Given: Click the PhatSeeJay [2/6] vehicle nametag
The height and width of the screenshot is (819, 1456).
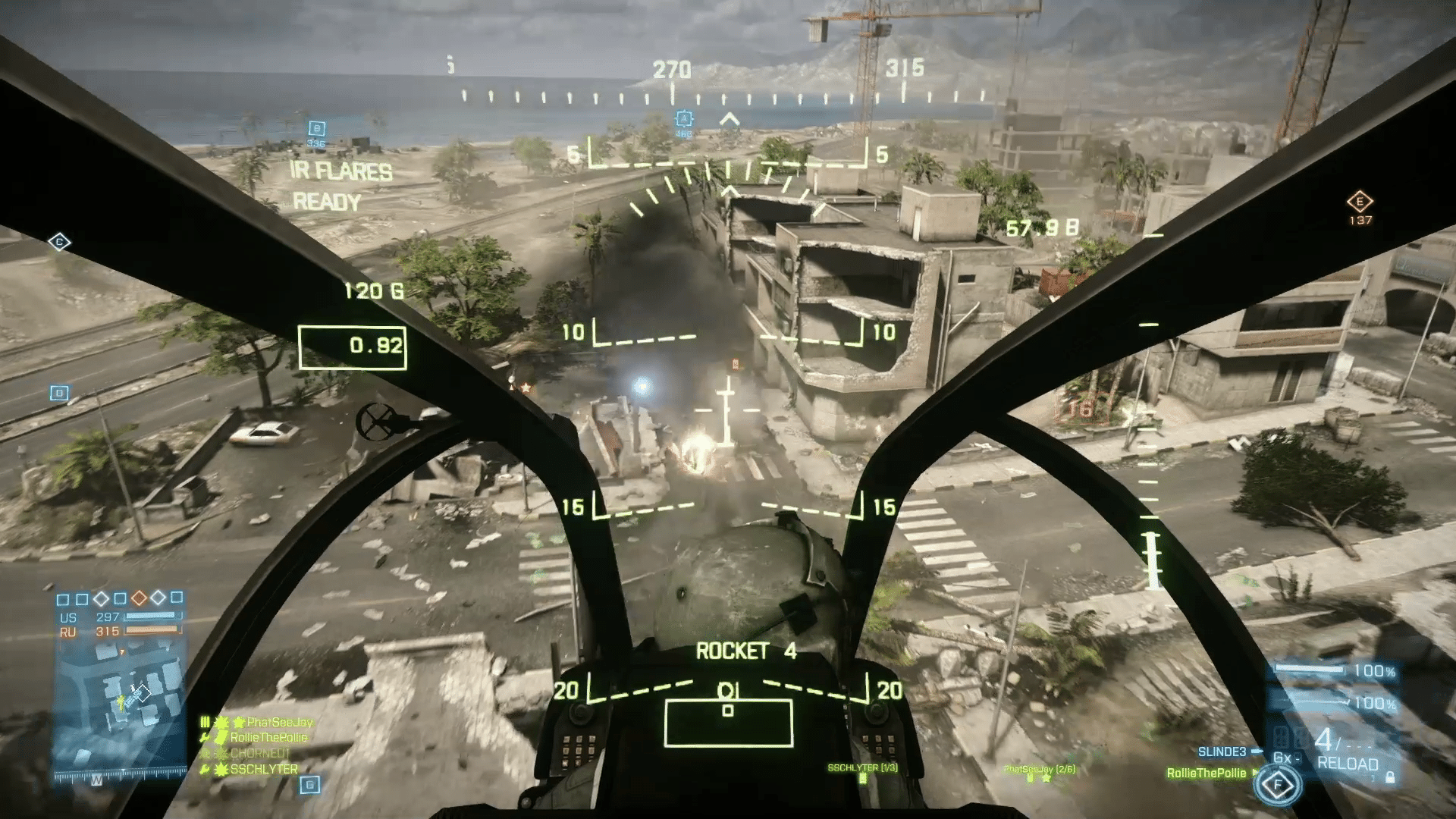Looking at the screenshot, I should pyautogui.click(x=1039, y=769).
